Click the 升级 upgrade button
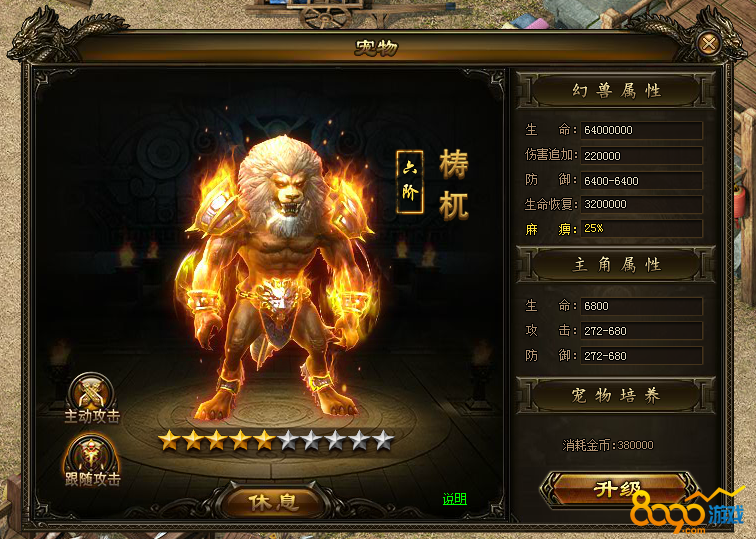Image resolution: width=756 pixels, height=539 pixels. click(614, 489)
